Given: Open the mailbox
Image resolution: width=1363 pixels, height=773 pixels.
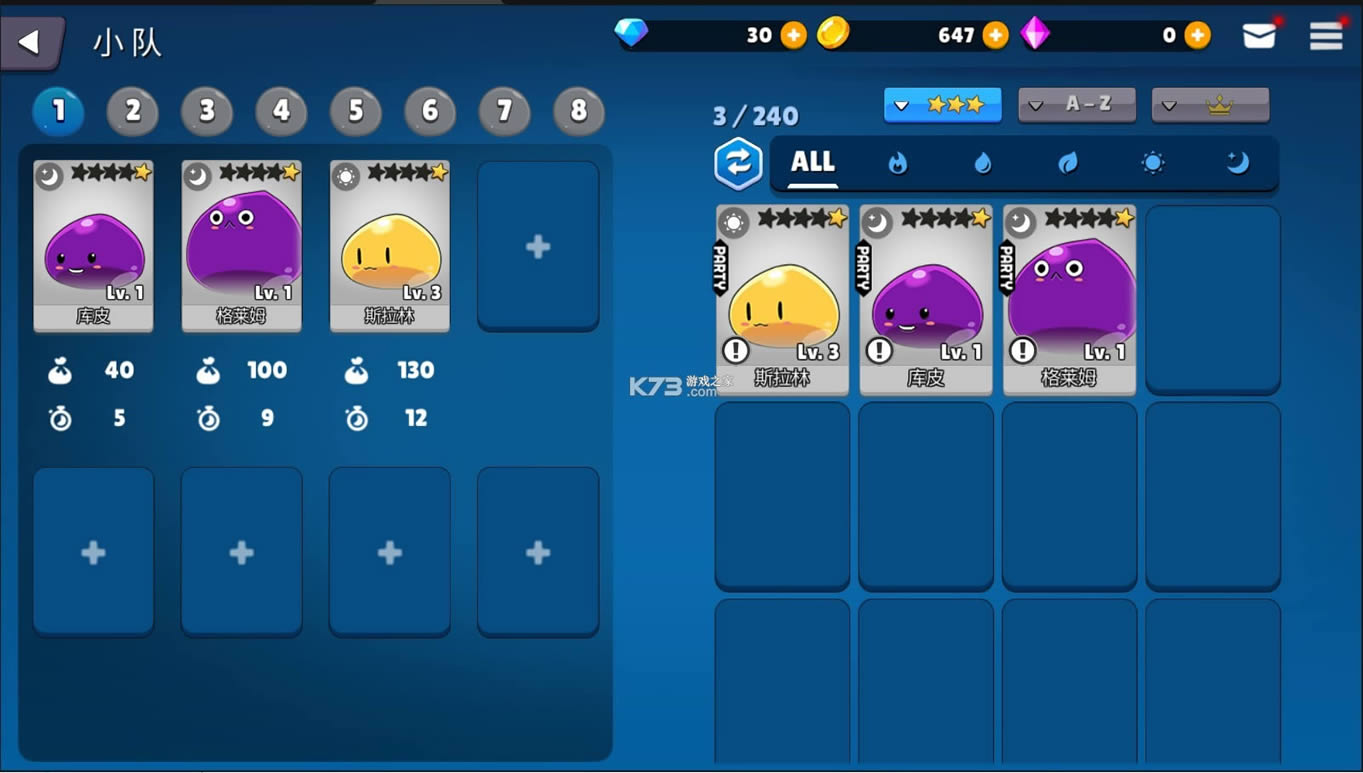Looking at the screenshot, I should 1259,36.
